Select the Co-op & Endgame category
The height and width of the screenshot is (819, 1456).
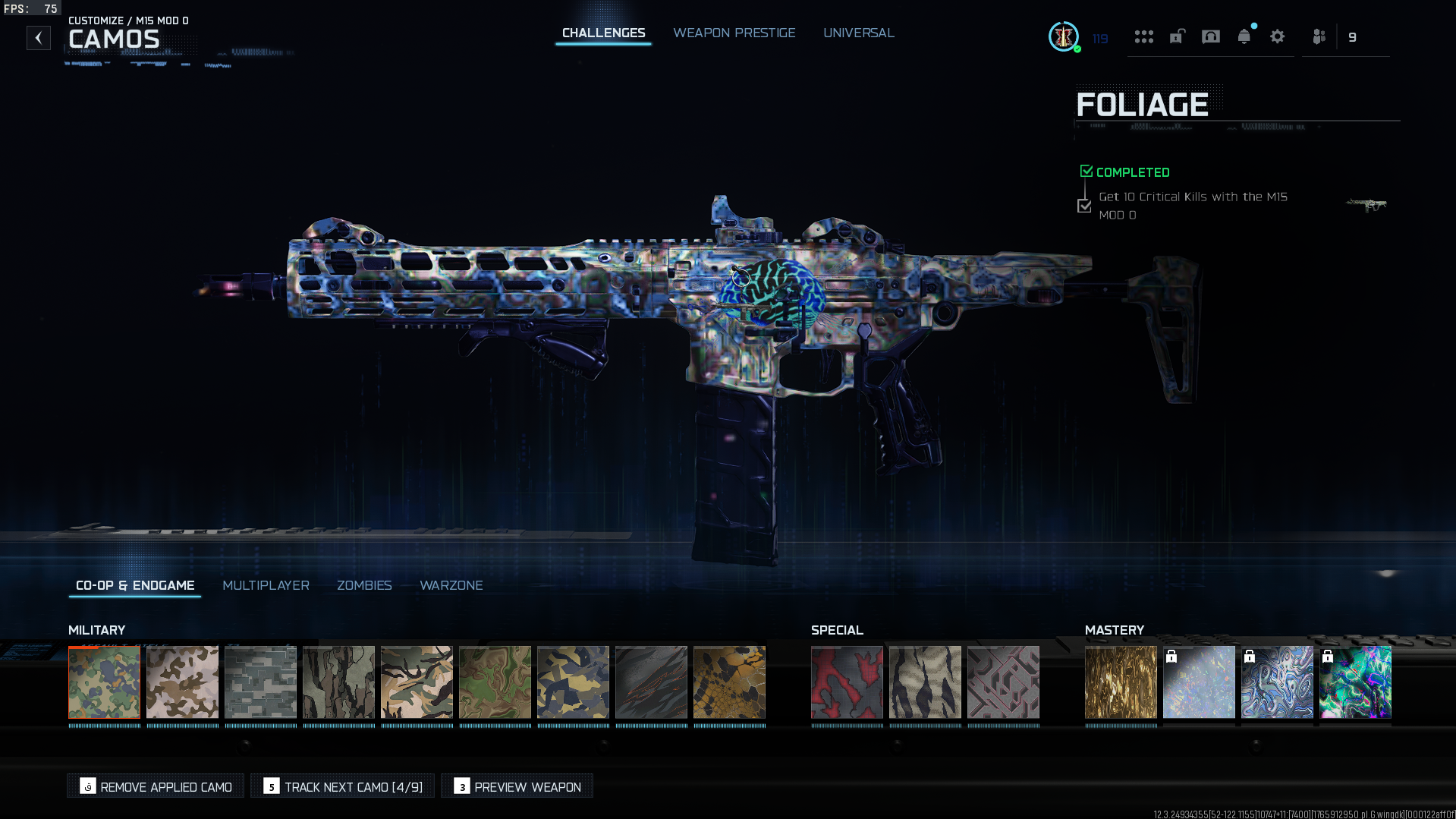click(135, 585)
